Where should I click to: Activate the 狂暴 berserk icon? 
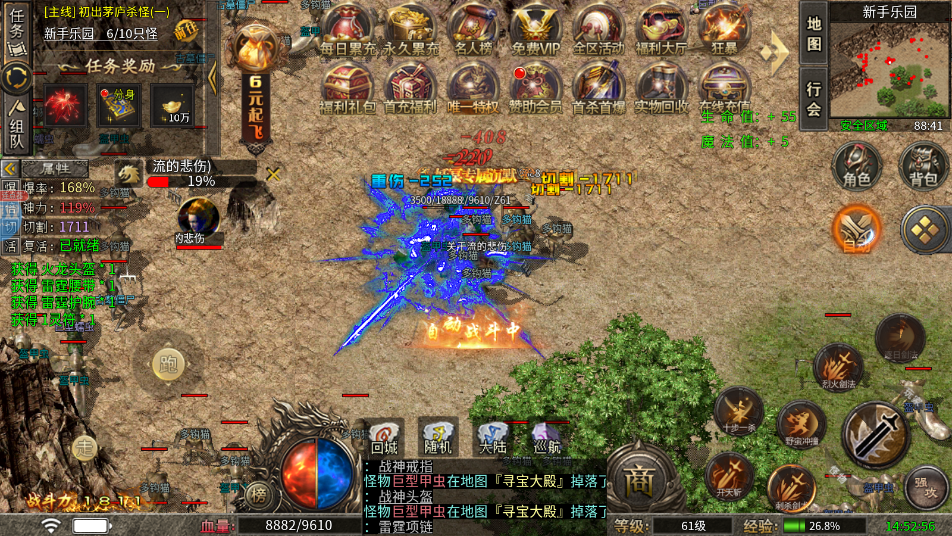[723, 28]
